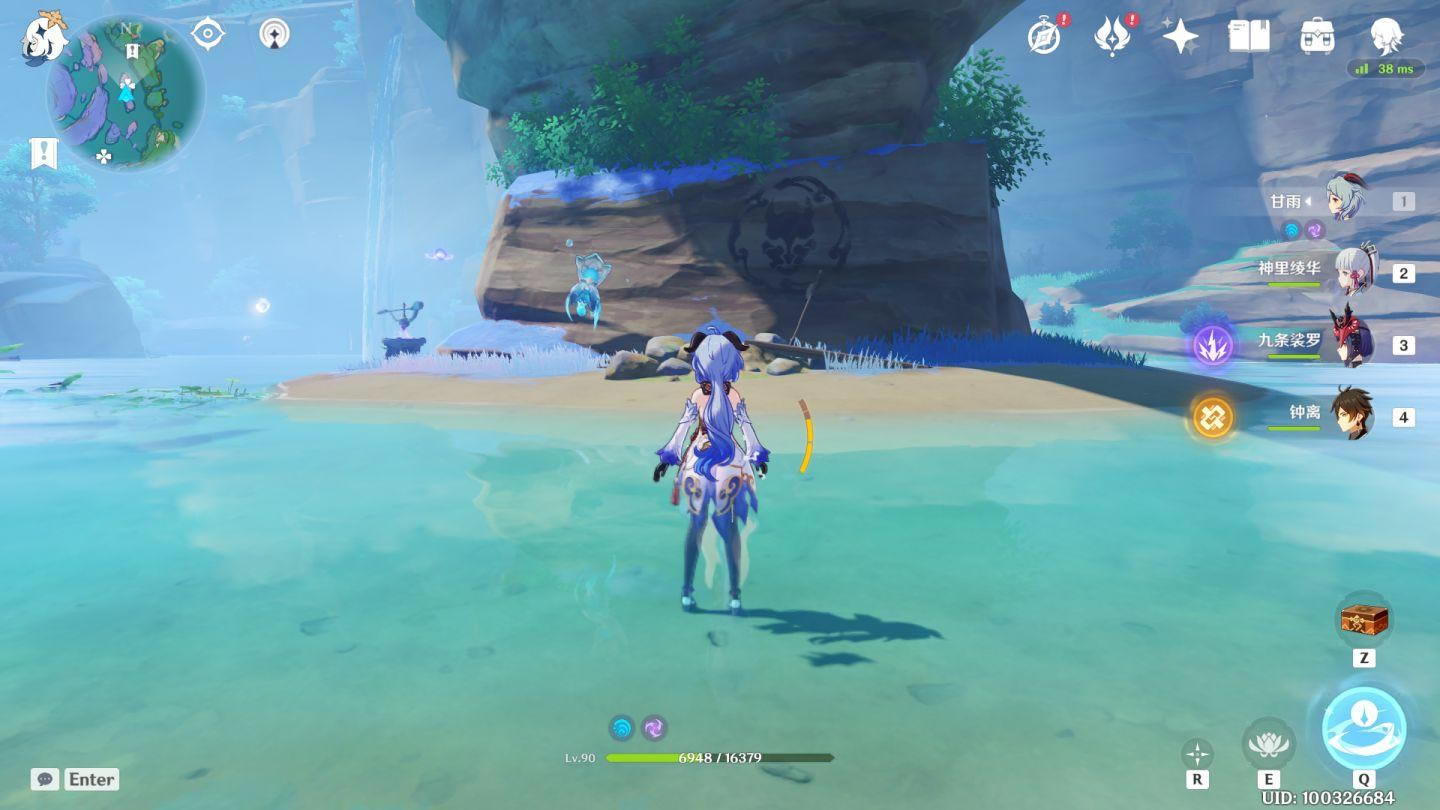
Task: Activate the lotus Elemental Skill
Action: tap(1268, 743)
